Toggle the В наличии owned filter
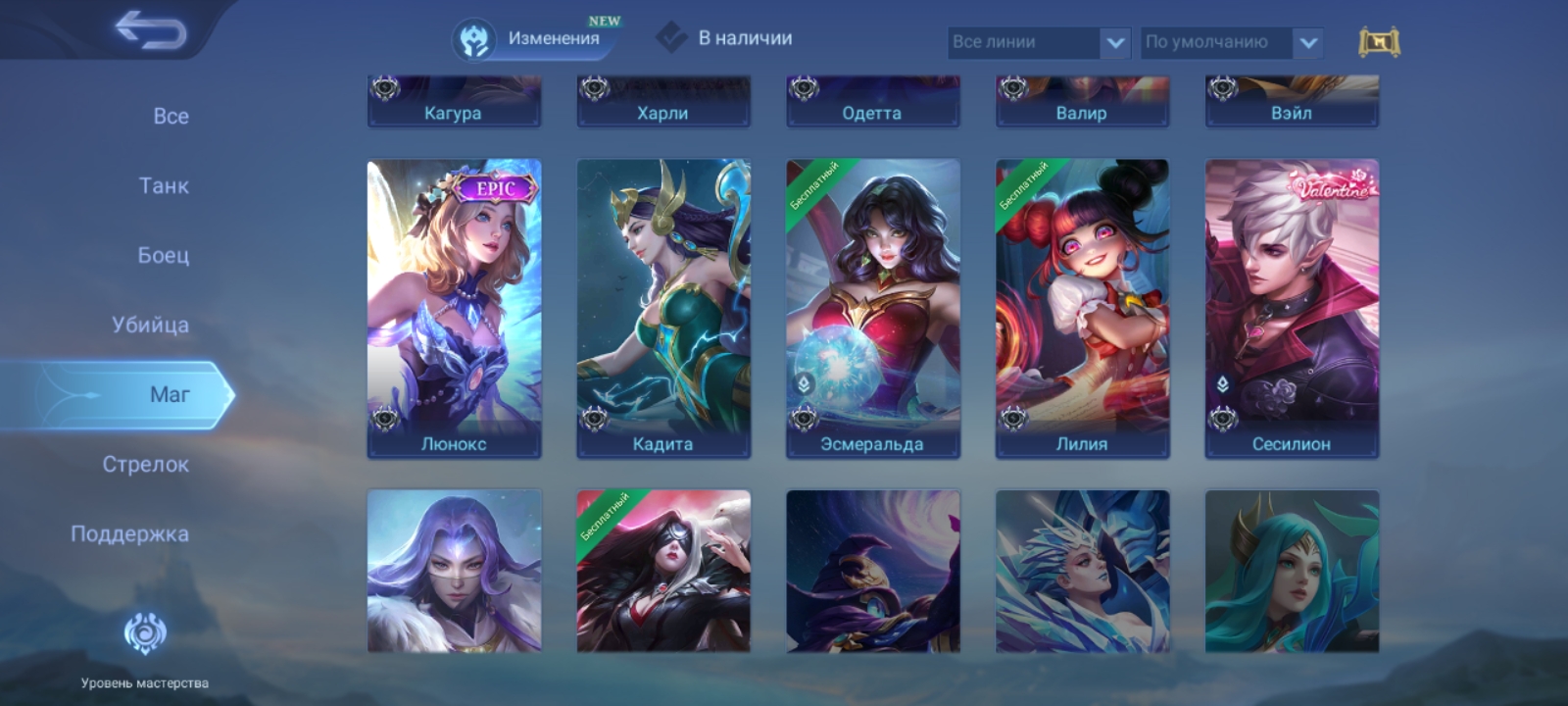The image size is (1568, 706). (x=725, y=38)
